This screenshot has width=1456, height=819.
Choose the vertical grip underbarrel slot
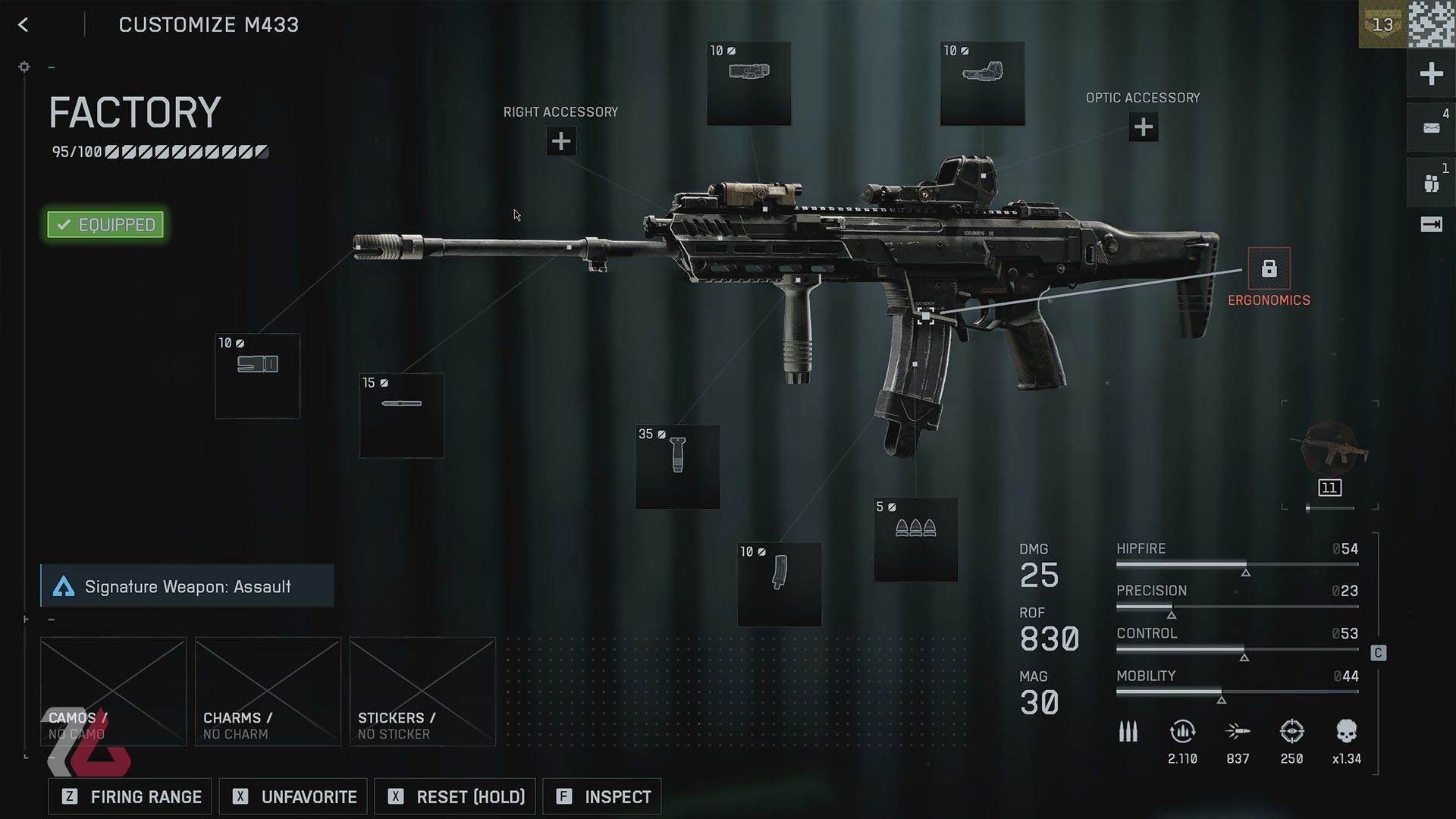point(678,466)
